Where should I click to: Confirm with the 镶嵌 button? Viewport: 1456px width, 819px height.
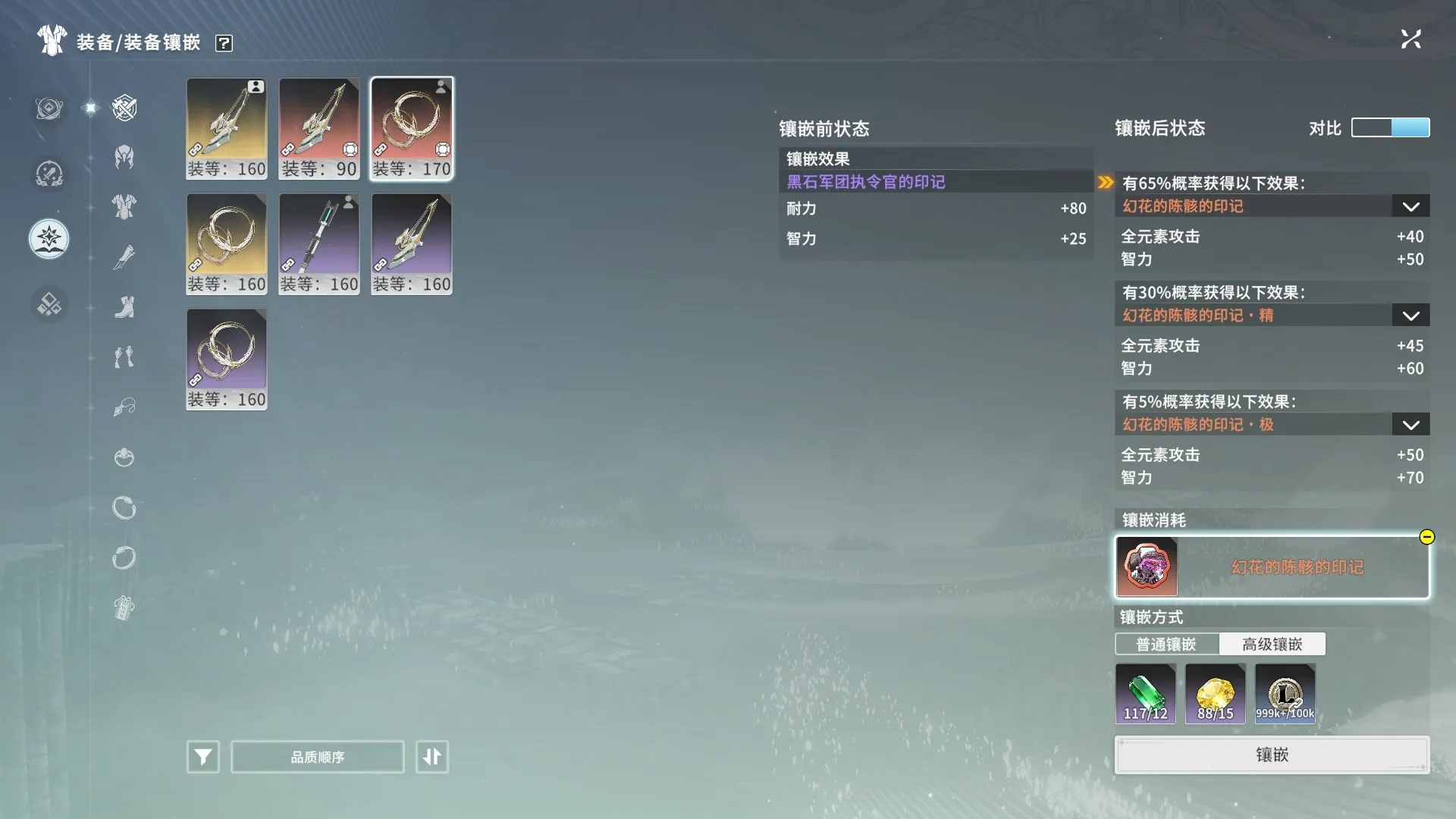pos(1272,755)
